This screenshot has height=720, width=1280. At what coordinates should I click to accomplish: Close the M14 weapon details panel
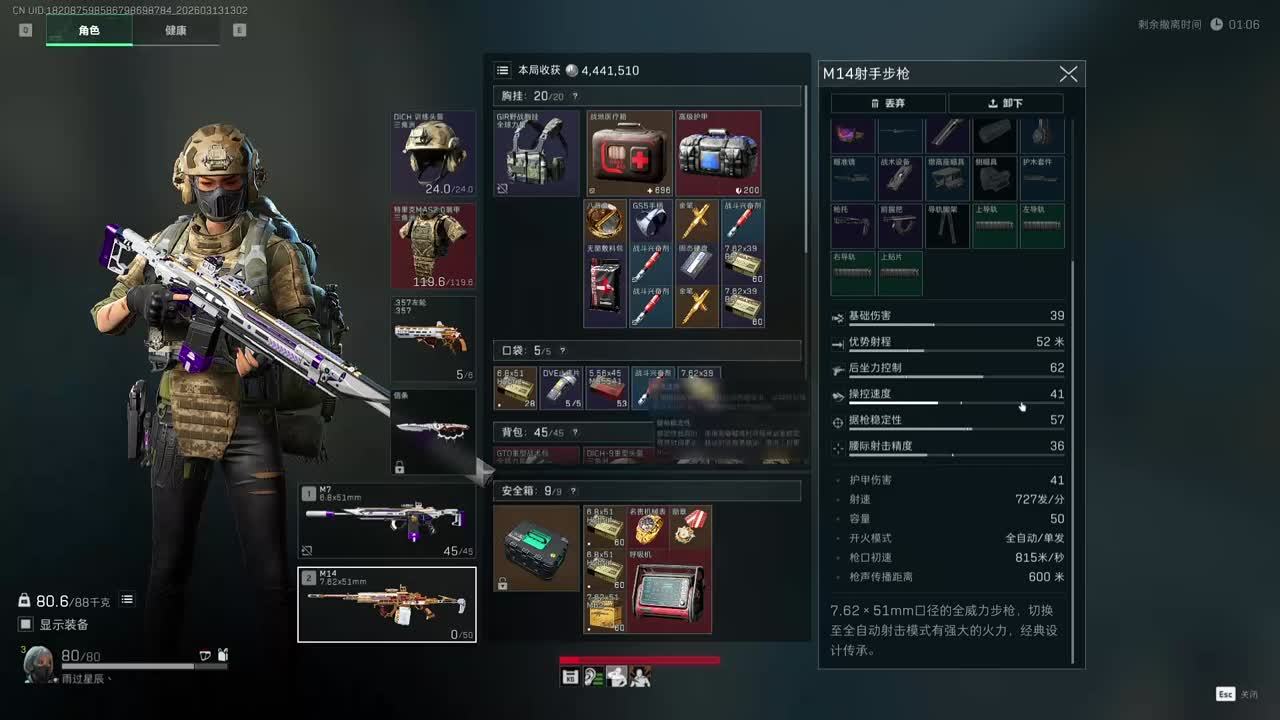tap(1068, 74)
